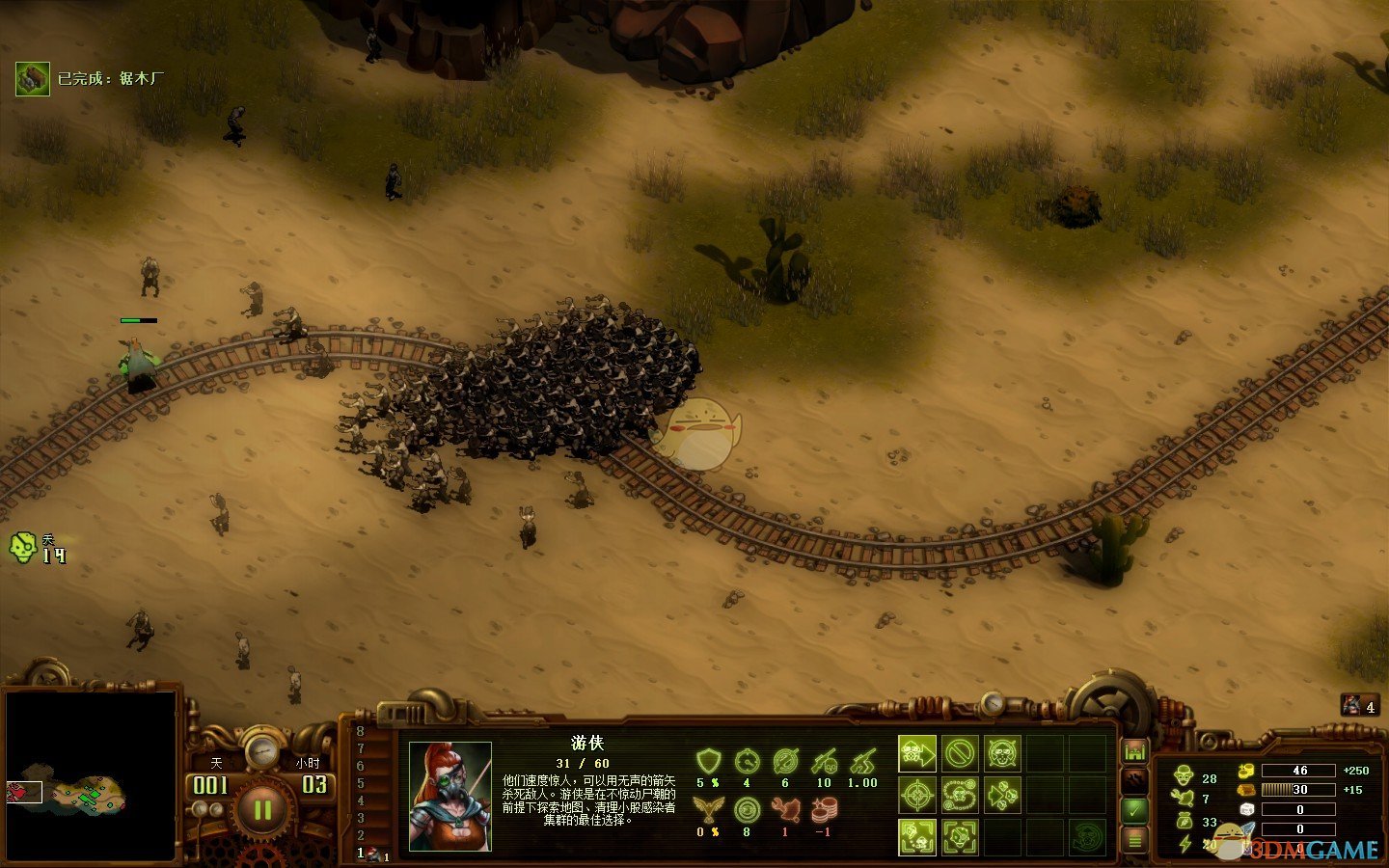
Task: Select control group 1 with the Ranger
Action: [x=373, y=854]
